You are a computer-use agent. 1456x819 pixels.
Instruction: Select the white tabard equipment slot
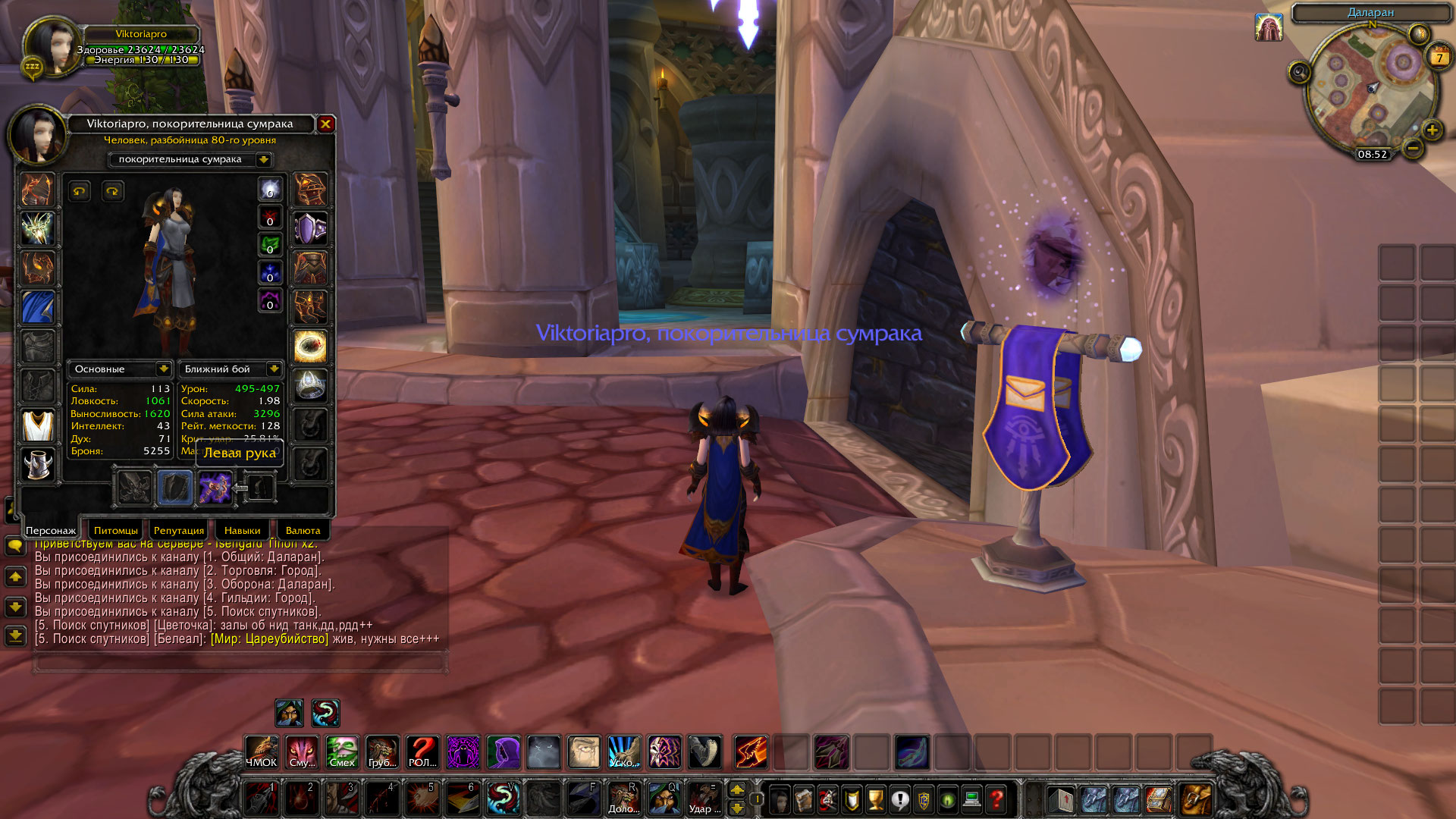pyautogui.click(x=38, y=425)
